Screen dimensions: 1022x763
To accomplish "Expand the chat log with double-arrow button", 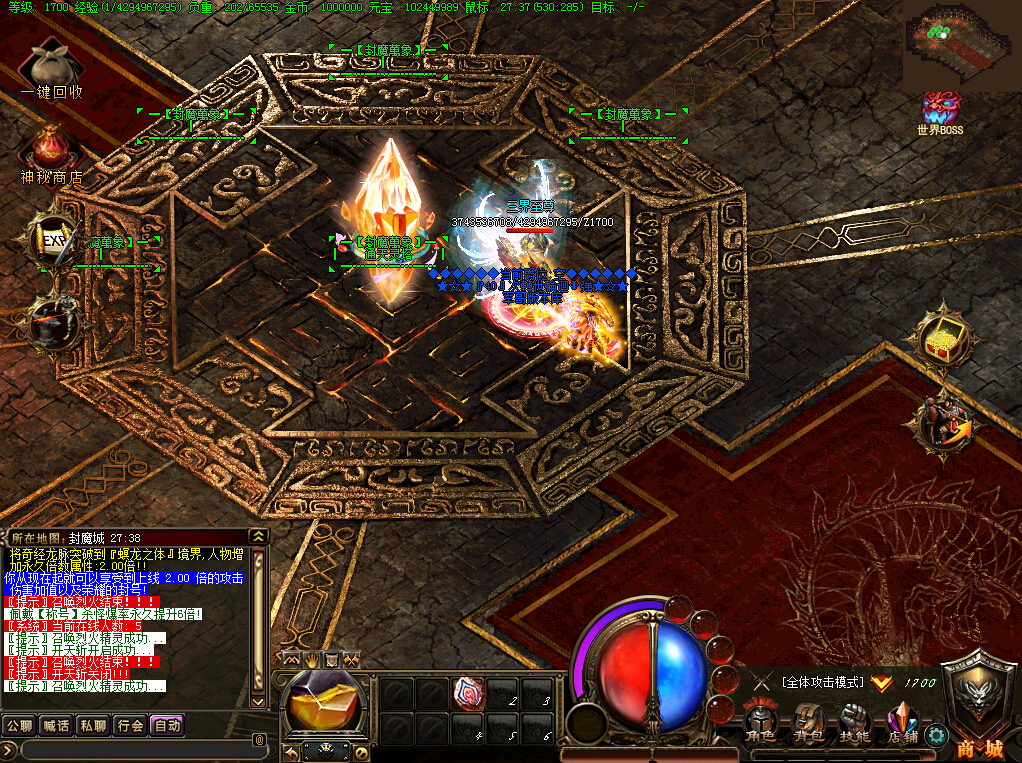I will (x=259, y=536).
